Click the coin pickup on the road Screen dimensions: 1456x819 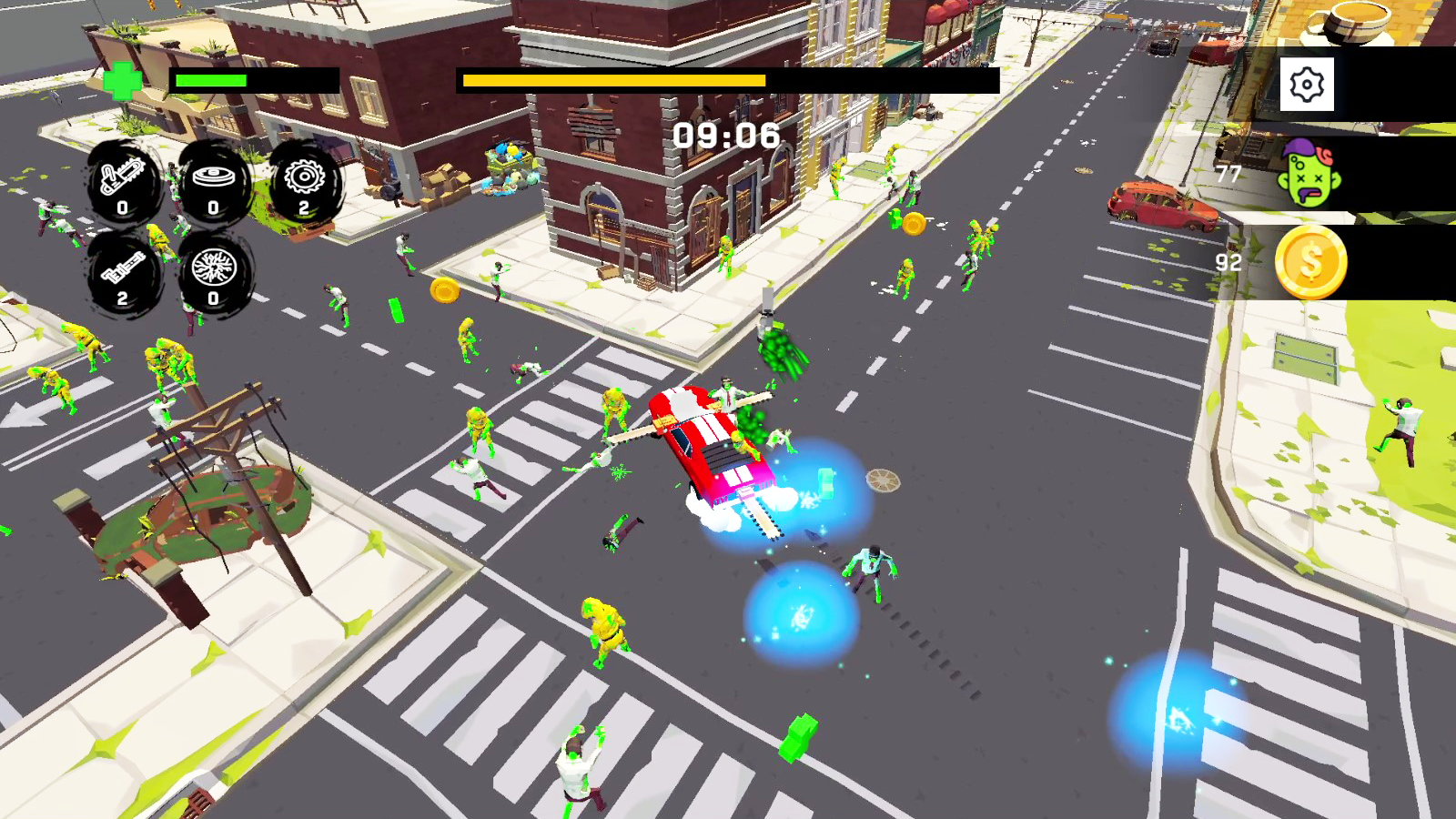[445, 289]
